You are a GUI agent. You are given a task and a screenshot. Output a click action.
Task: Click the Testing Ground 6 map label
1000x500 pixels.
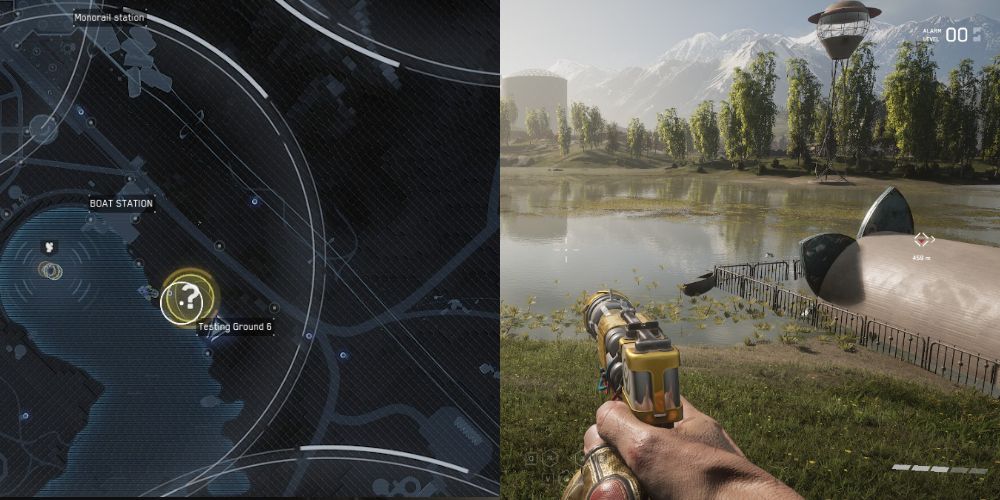point(235,327)
